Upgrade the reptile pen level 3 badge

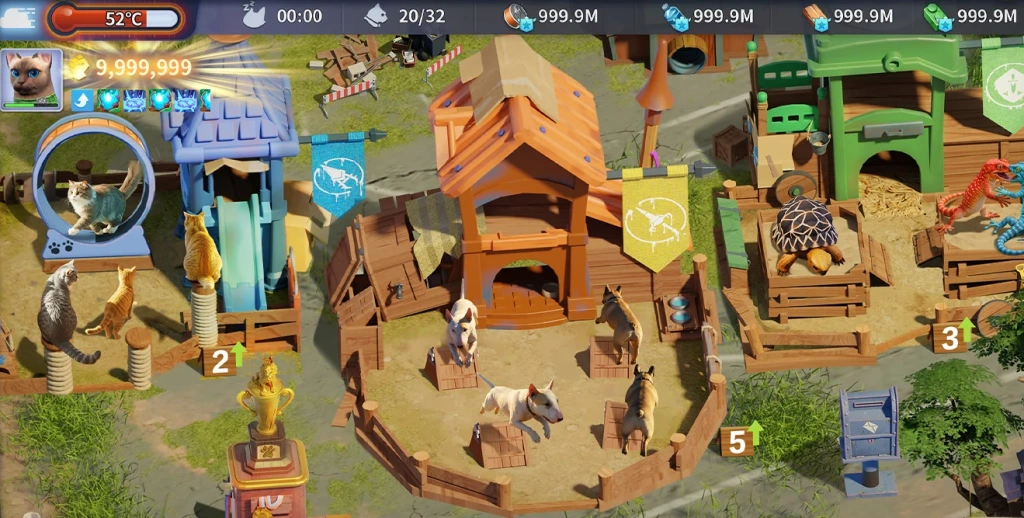(954, 335)
